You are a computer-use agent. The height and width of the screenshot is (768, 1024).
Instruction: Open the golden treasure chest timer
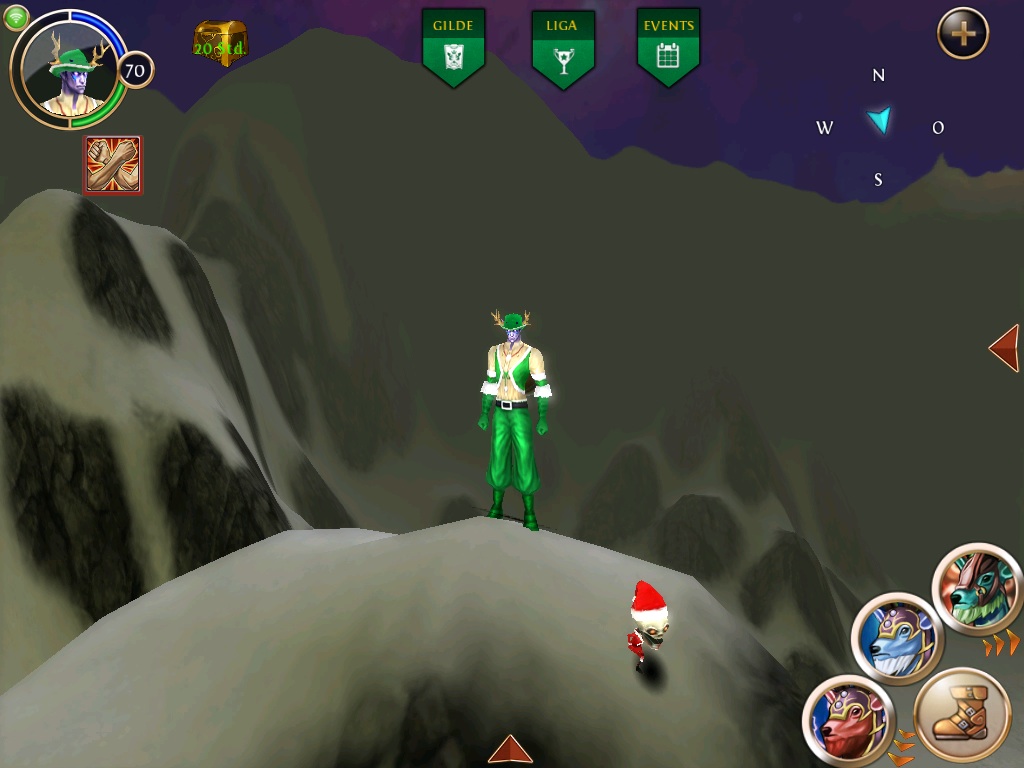point(219,44)
